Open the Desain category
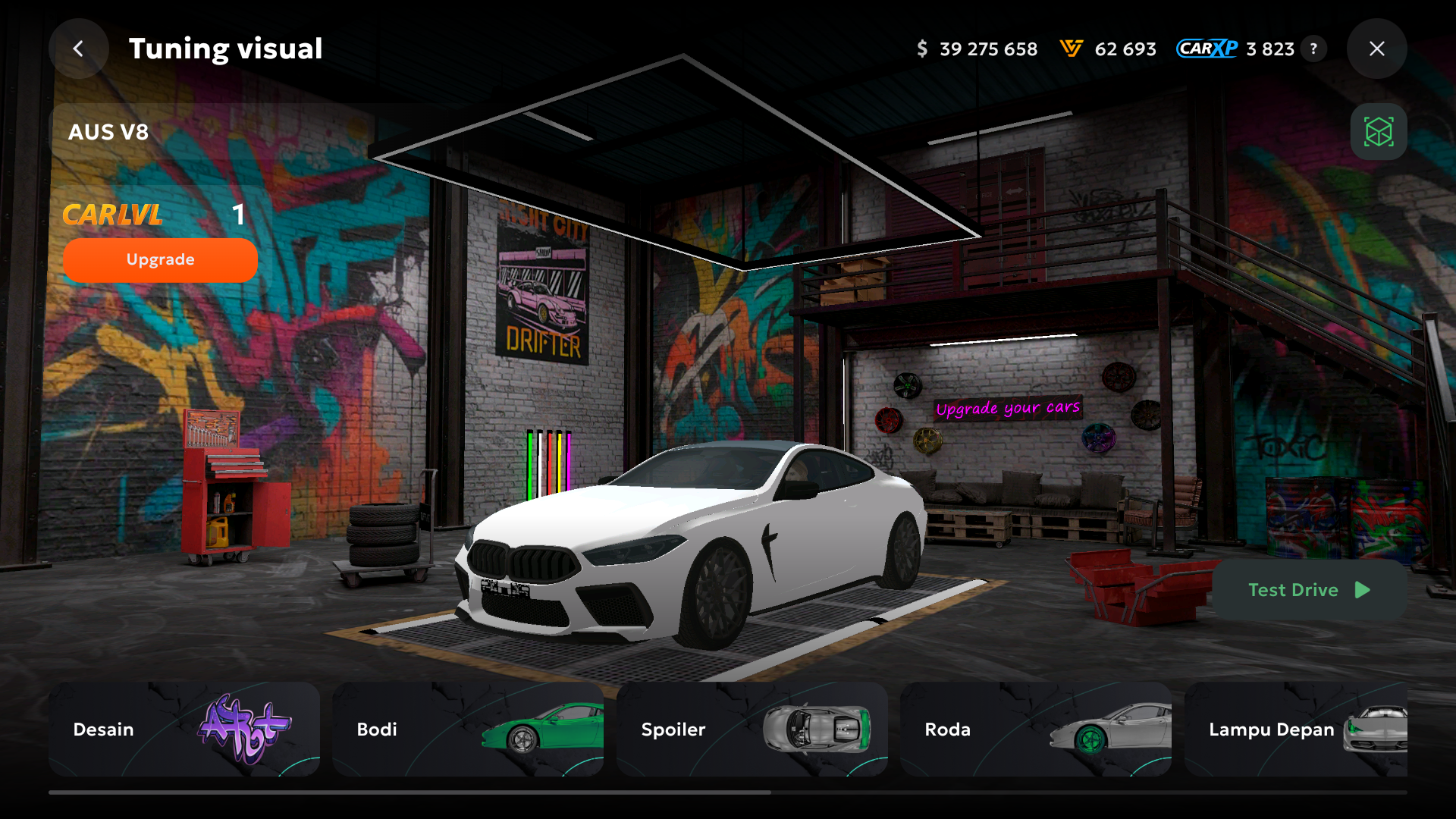Image resolution: width=1456 pixels, height=819 pixels. pos(184,729)
